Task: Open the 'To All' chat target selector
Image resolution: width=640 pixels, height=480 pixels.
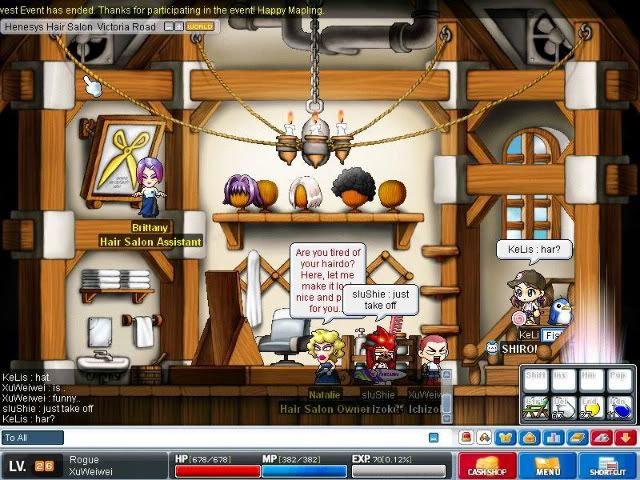Action: coord(32,438)
